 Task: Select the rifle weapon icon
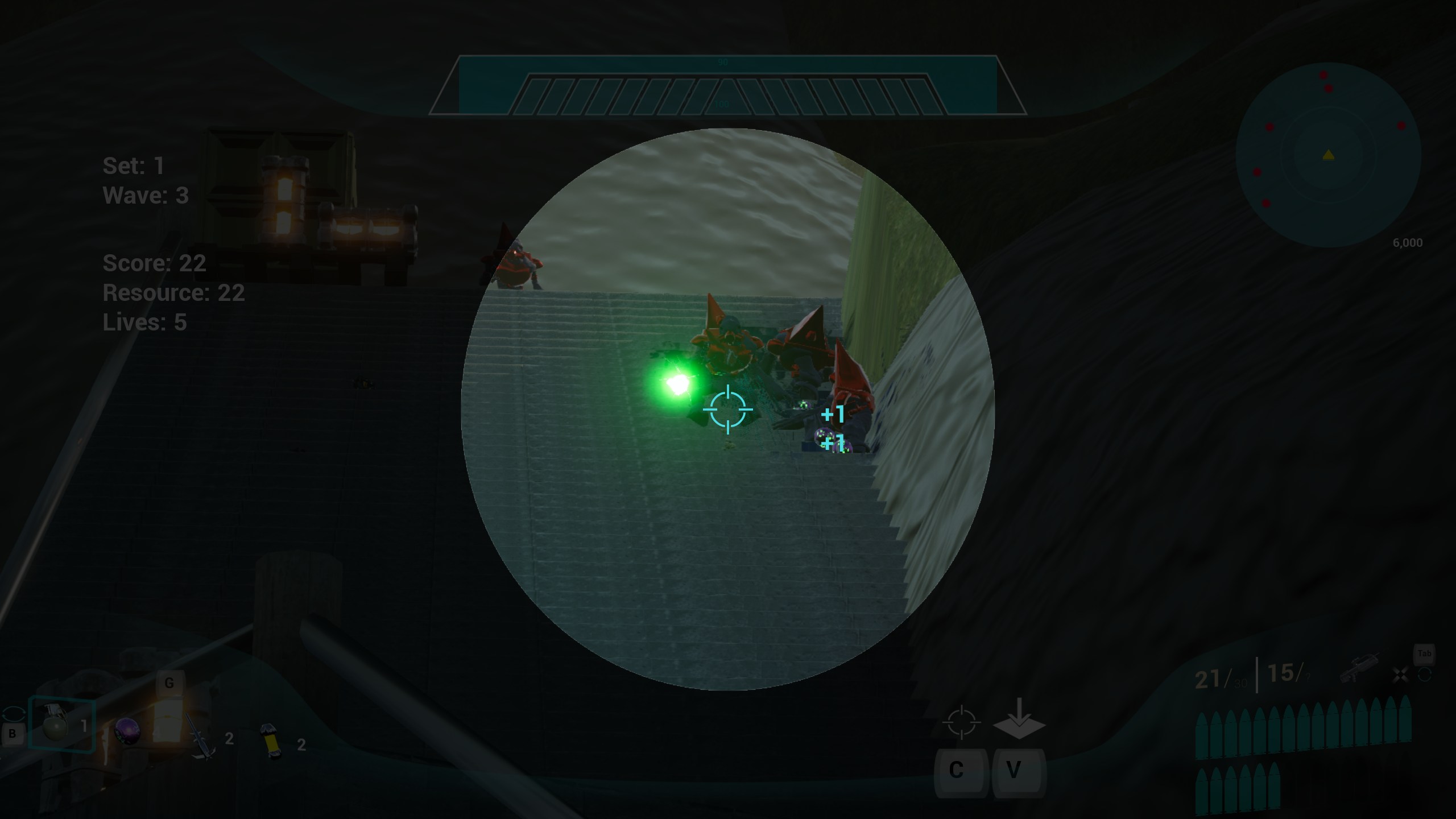pos(1359,669)
